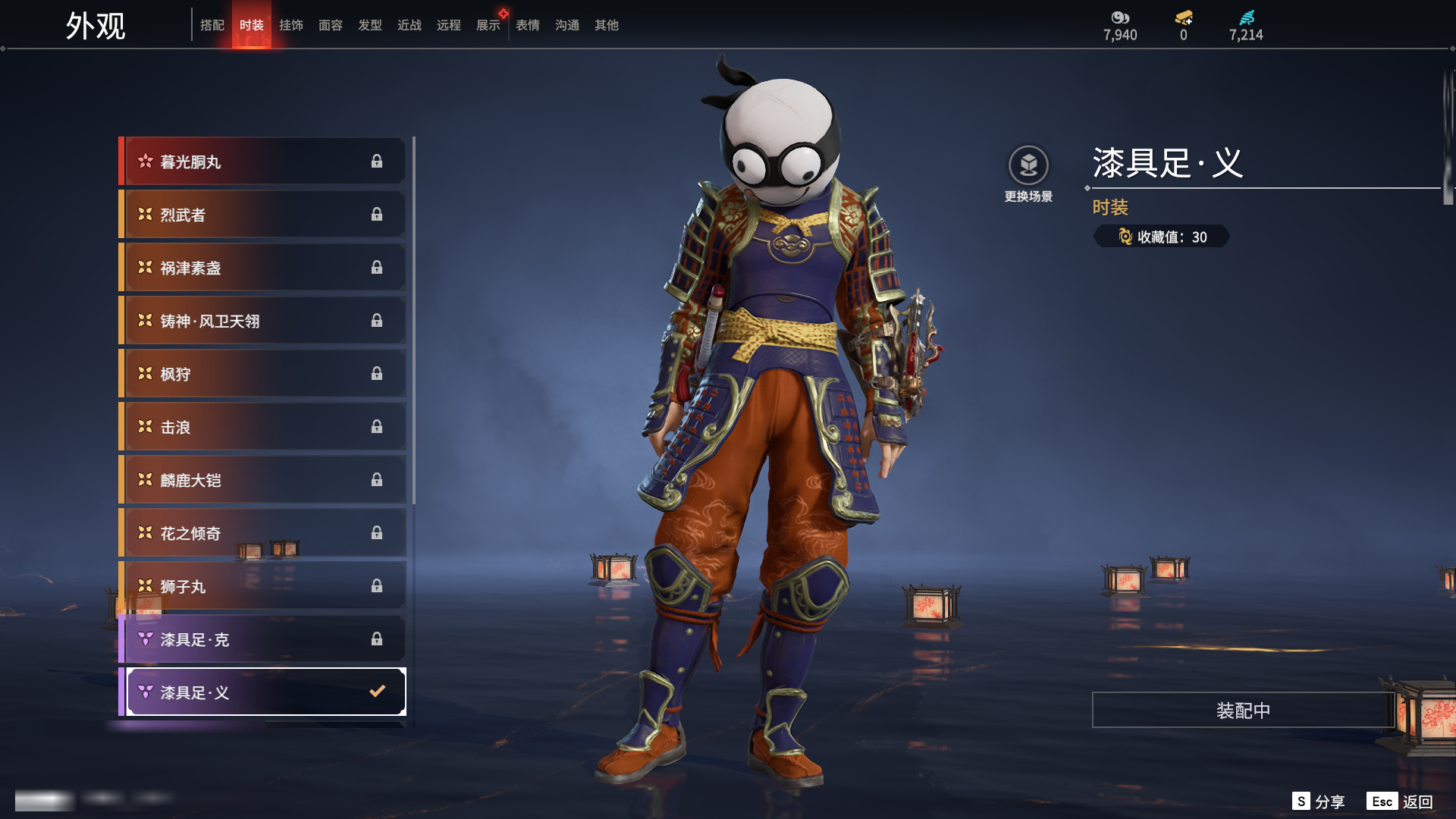This screenshot has width=1456, height=819.
Task: Open the 近战 weapon skins tab
Action: [409, 25]
